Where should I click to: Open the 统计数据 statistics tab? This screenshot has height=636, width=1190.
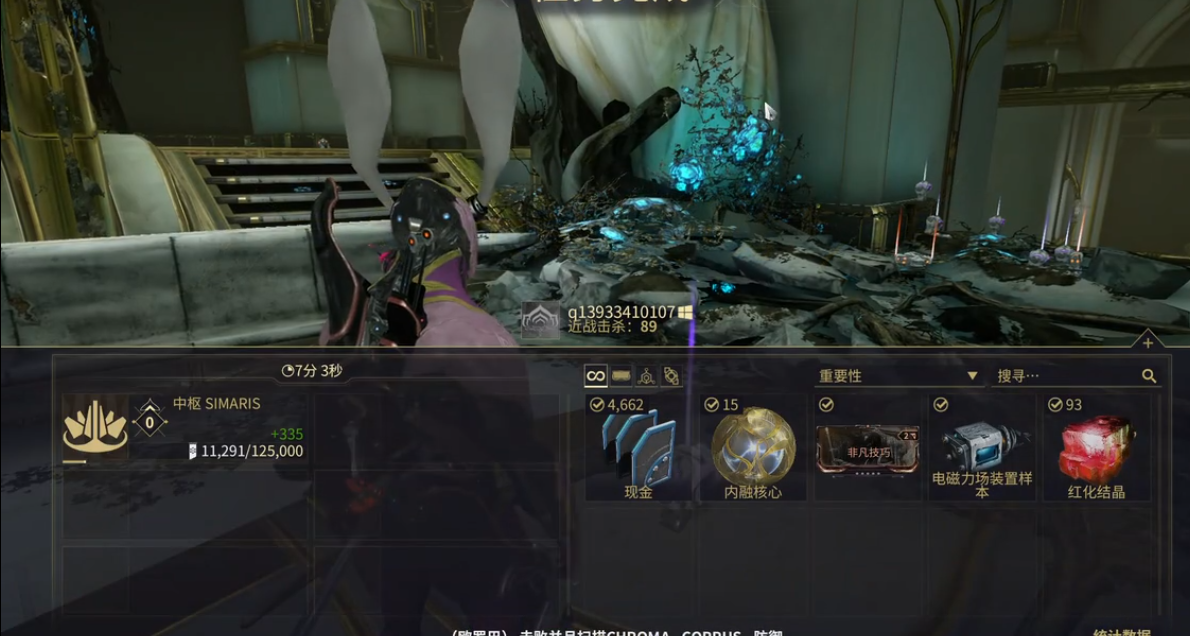1124,631
